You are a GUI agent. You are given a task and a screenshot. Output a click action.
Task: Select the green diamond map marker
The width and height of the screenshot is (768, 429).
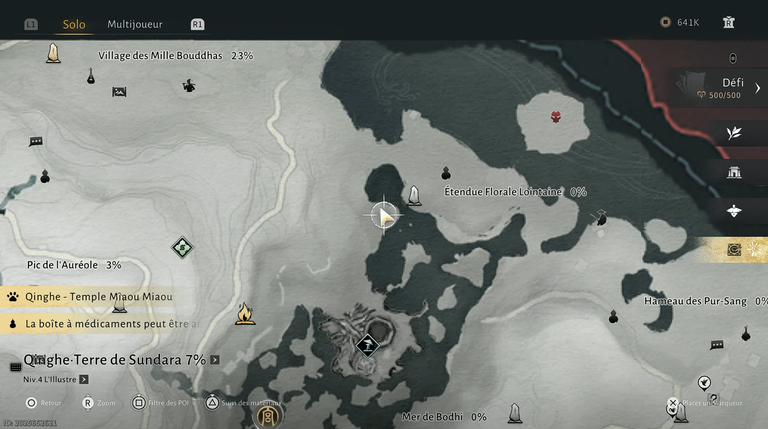click(181, 246)
